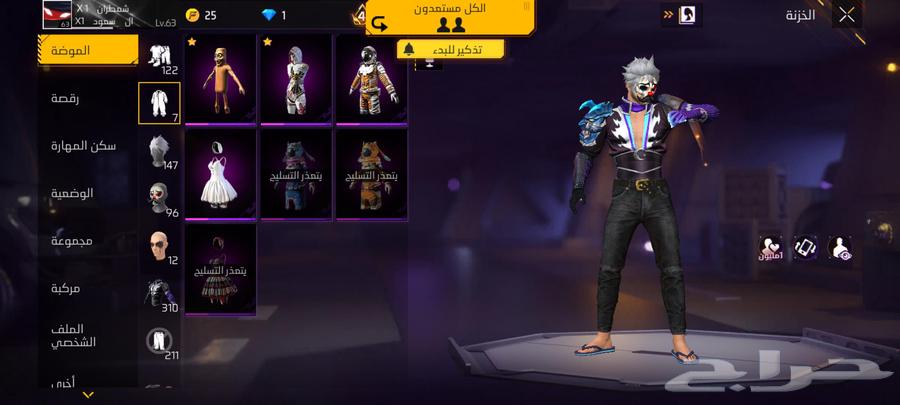Image resolution: width=900 pixels, height=405 pixels.
Task: Select the astronaut suit outfit
Action: click(x=370, y=77)
